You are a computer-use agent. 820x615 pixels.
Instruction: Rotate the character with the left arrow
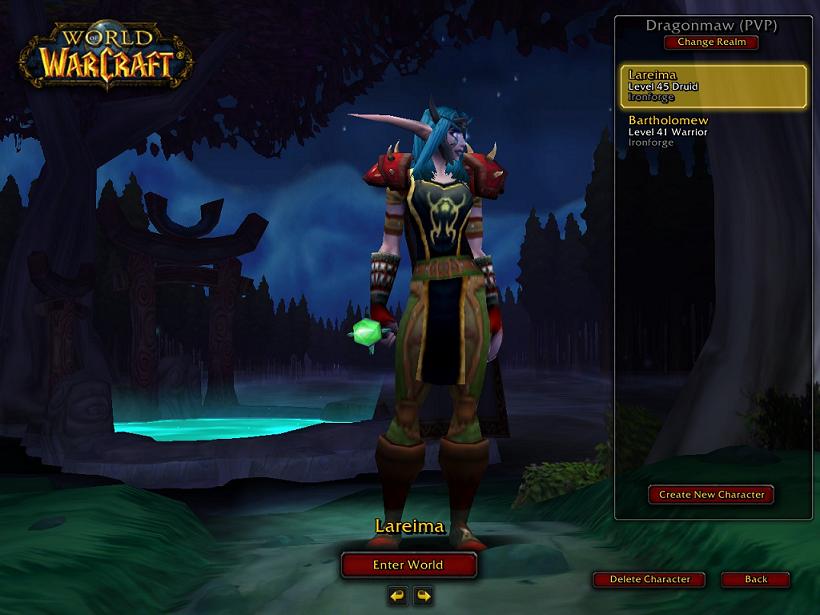(398, 596)
